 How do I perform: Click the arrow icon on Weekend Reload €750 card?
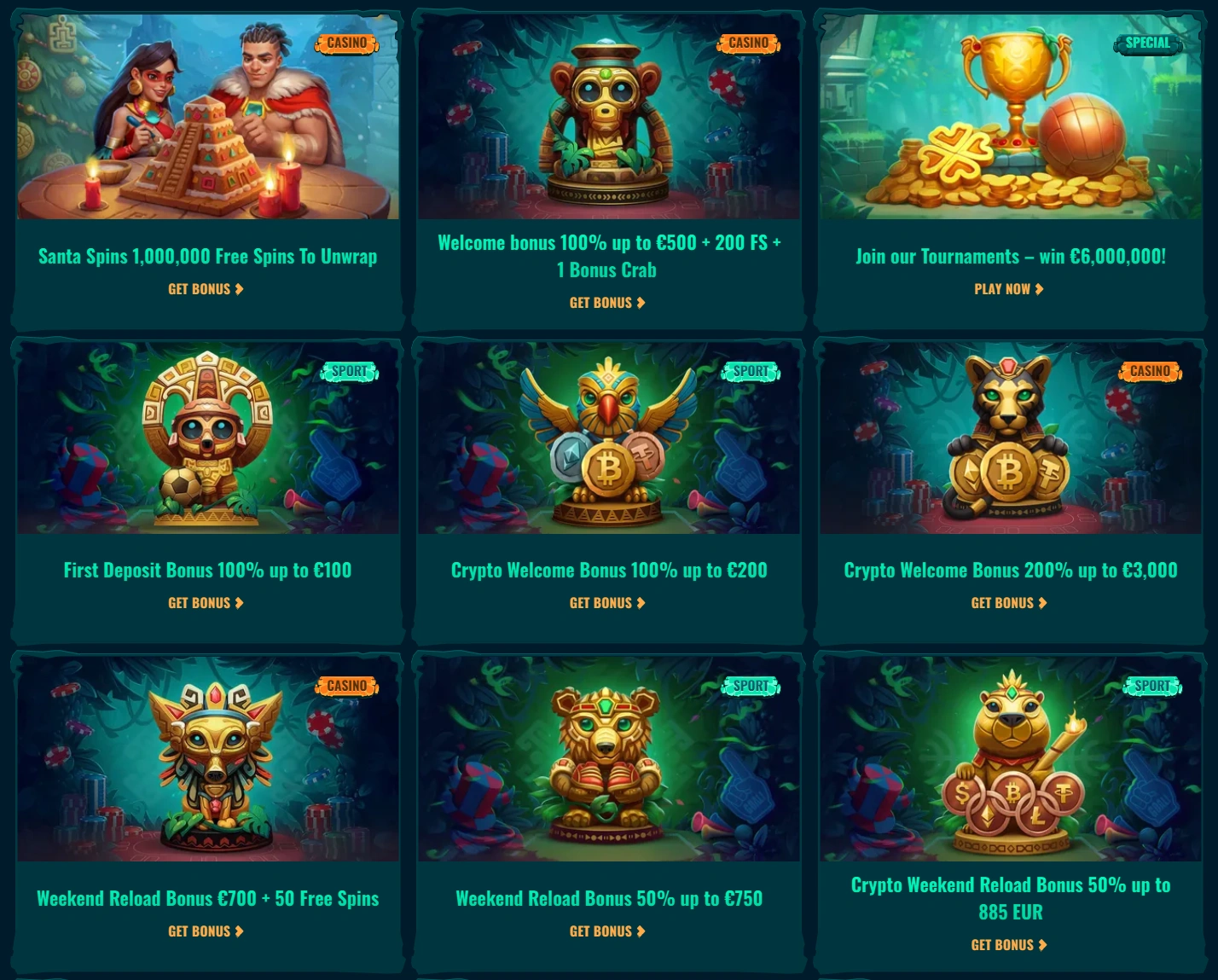tap(641, 931)
